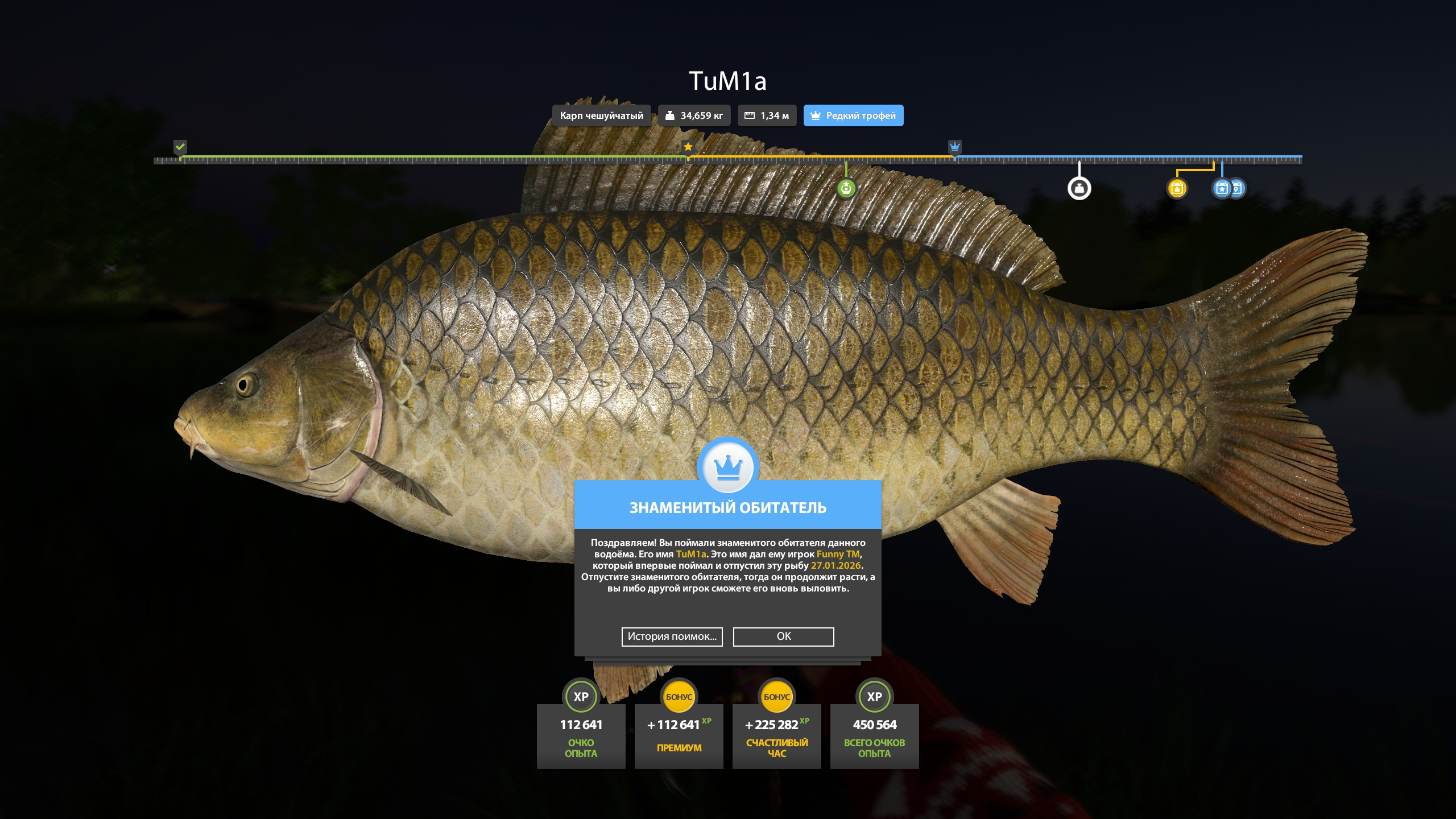The image size is (1456, 819).
Task: Select the blue crown marker on the weight scale
Action: click(954, 147)
